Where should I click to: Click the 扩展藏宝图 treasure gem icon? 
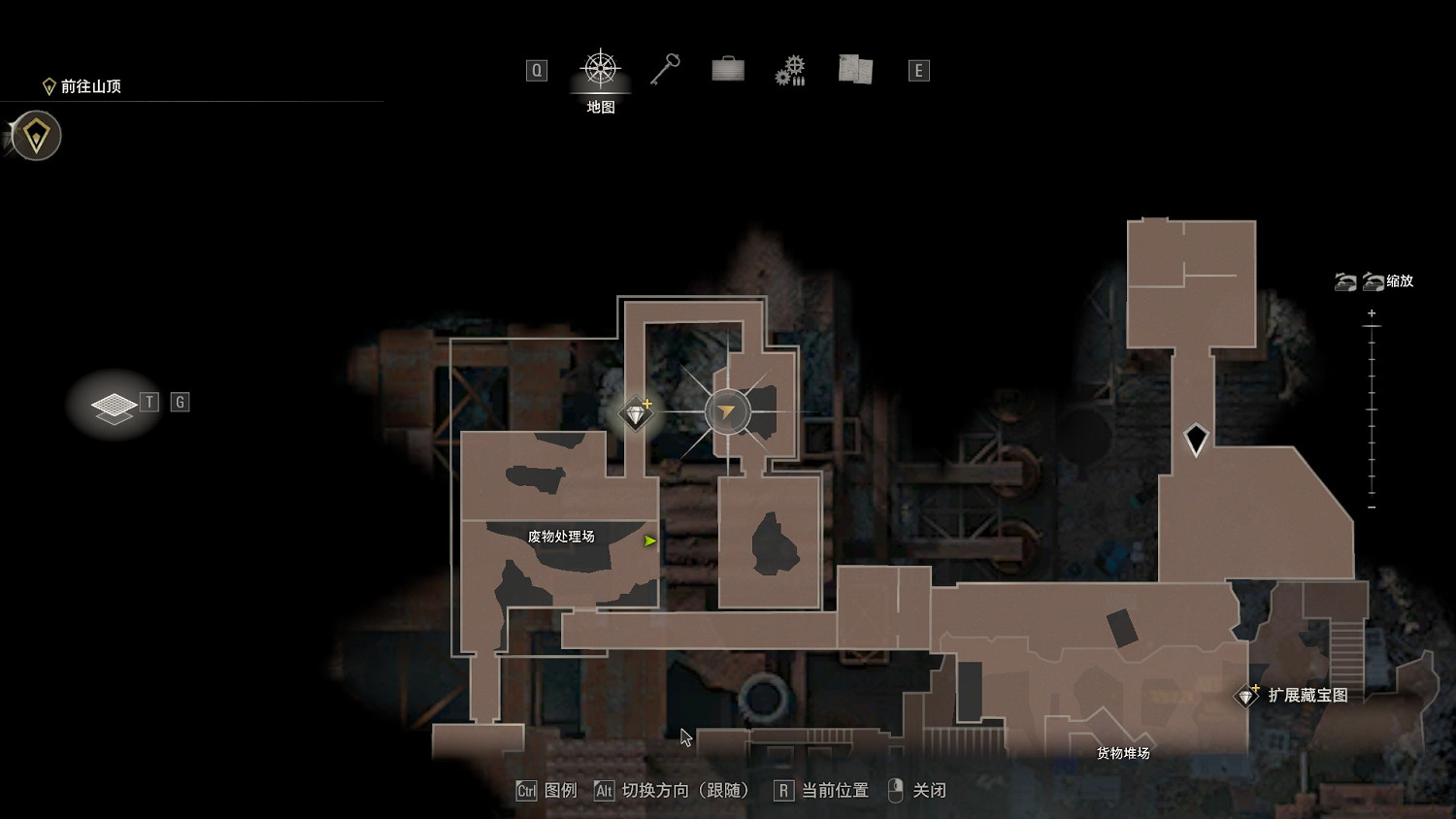[1245, 696]
